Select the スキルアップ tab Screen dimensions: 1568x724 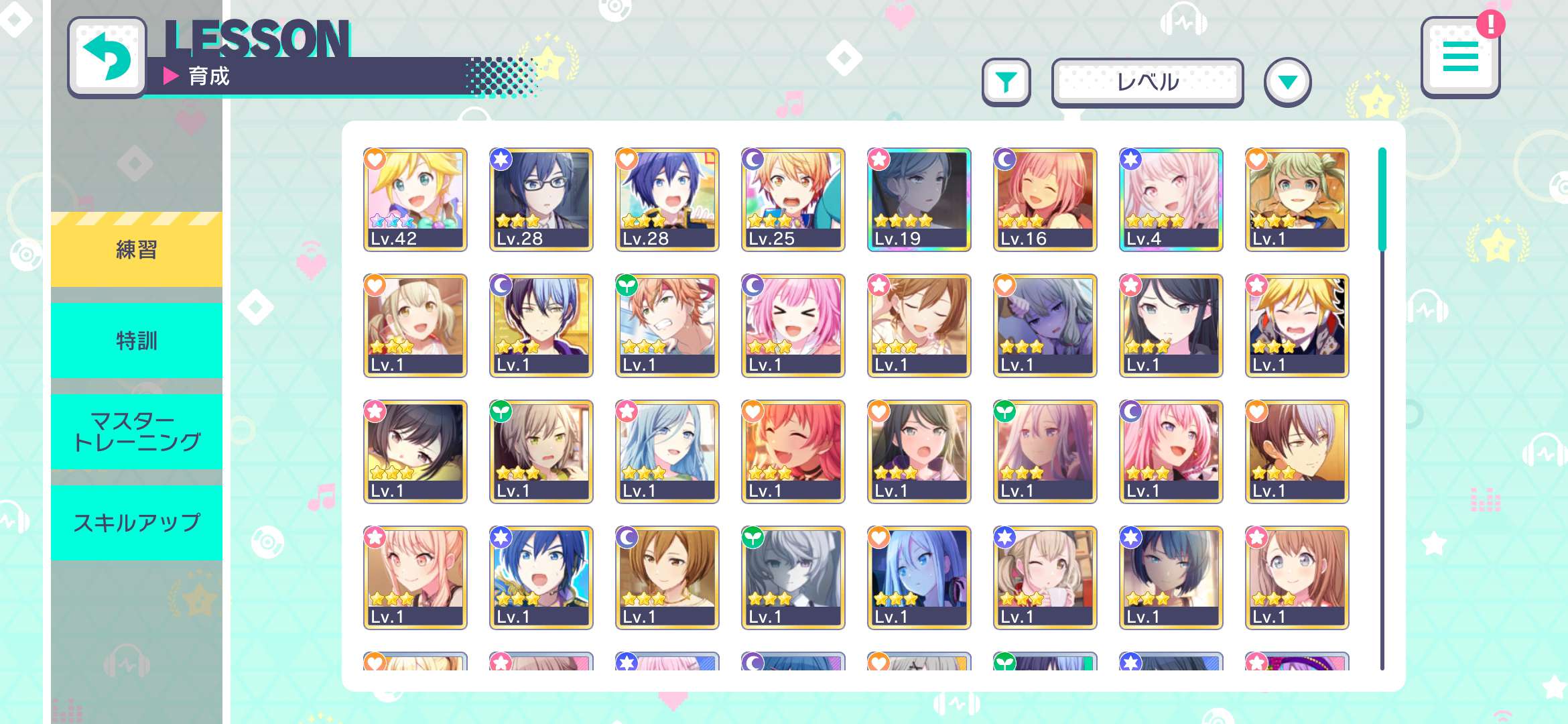(x=137, y=522)
